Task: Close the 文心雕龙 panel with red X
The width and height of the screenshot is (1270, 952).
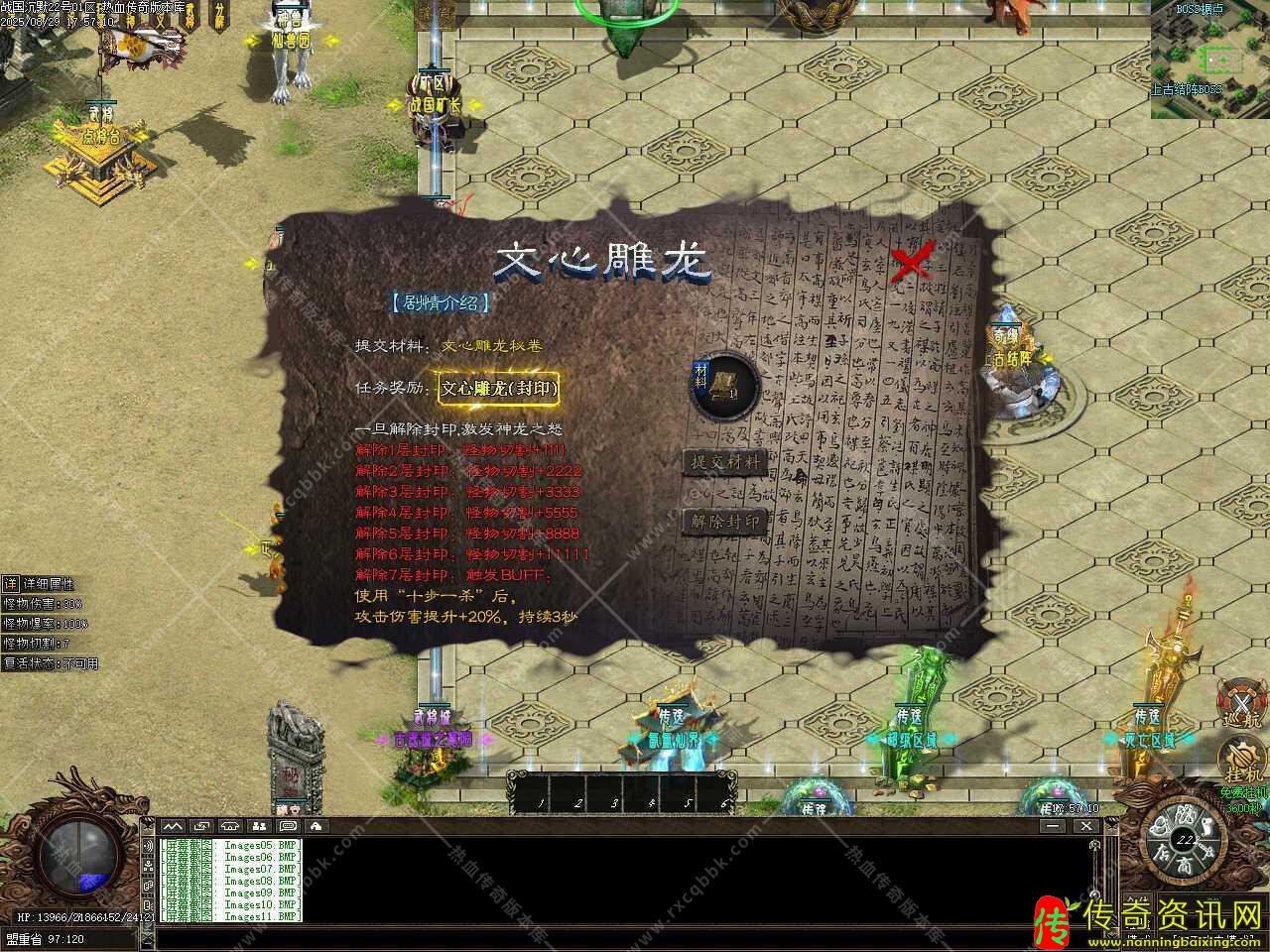Action: click(x=910, y=262)
